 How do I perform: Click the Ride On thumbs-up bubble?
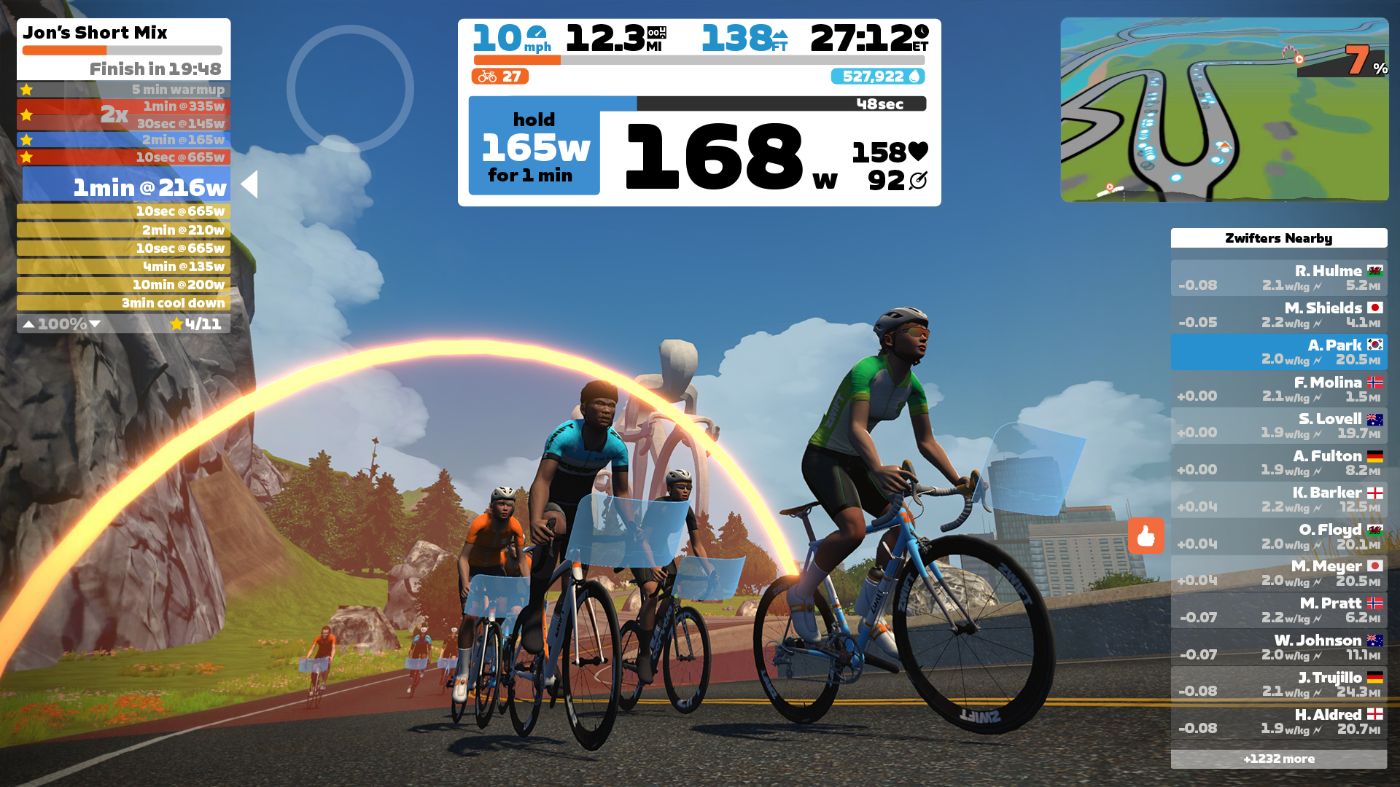[1147, 537]
